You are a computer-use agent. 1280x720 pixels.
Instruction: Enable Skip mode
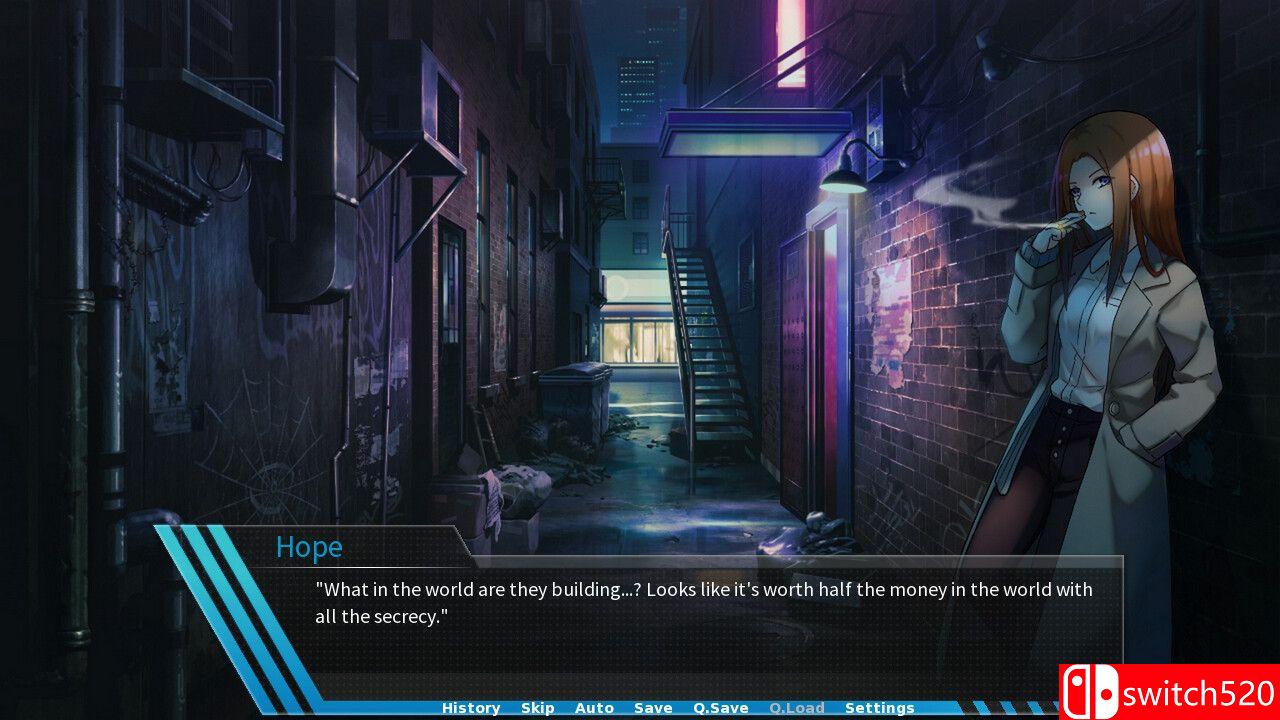[x=538, y=707]
